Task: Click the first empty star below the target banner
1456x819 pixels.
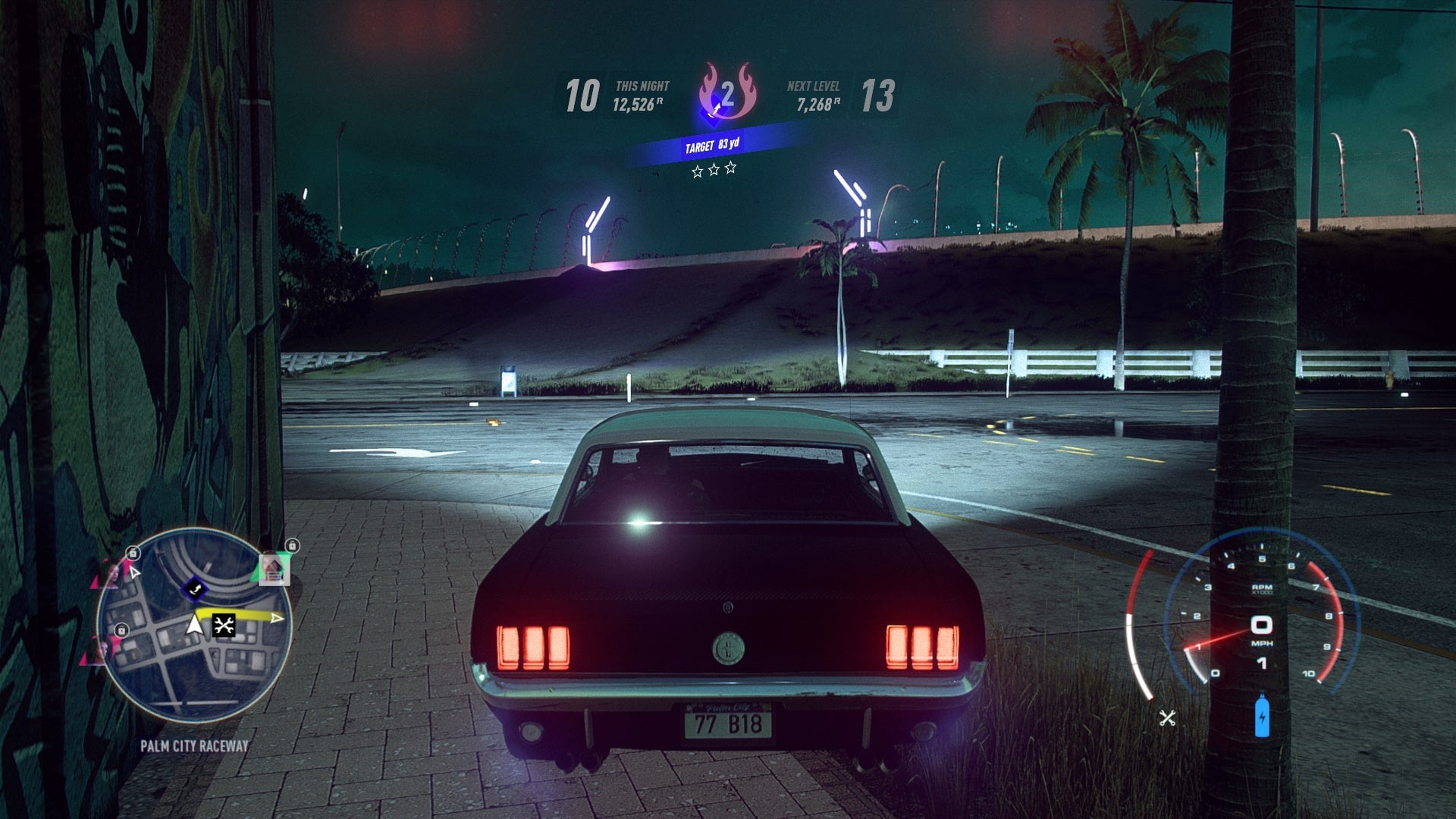Action: 698,171
